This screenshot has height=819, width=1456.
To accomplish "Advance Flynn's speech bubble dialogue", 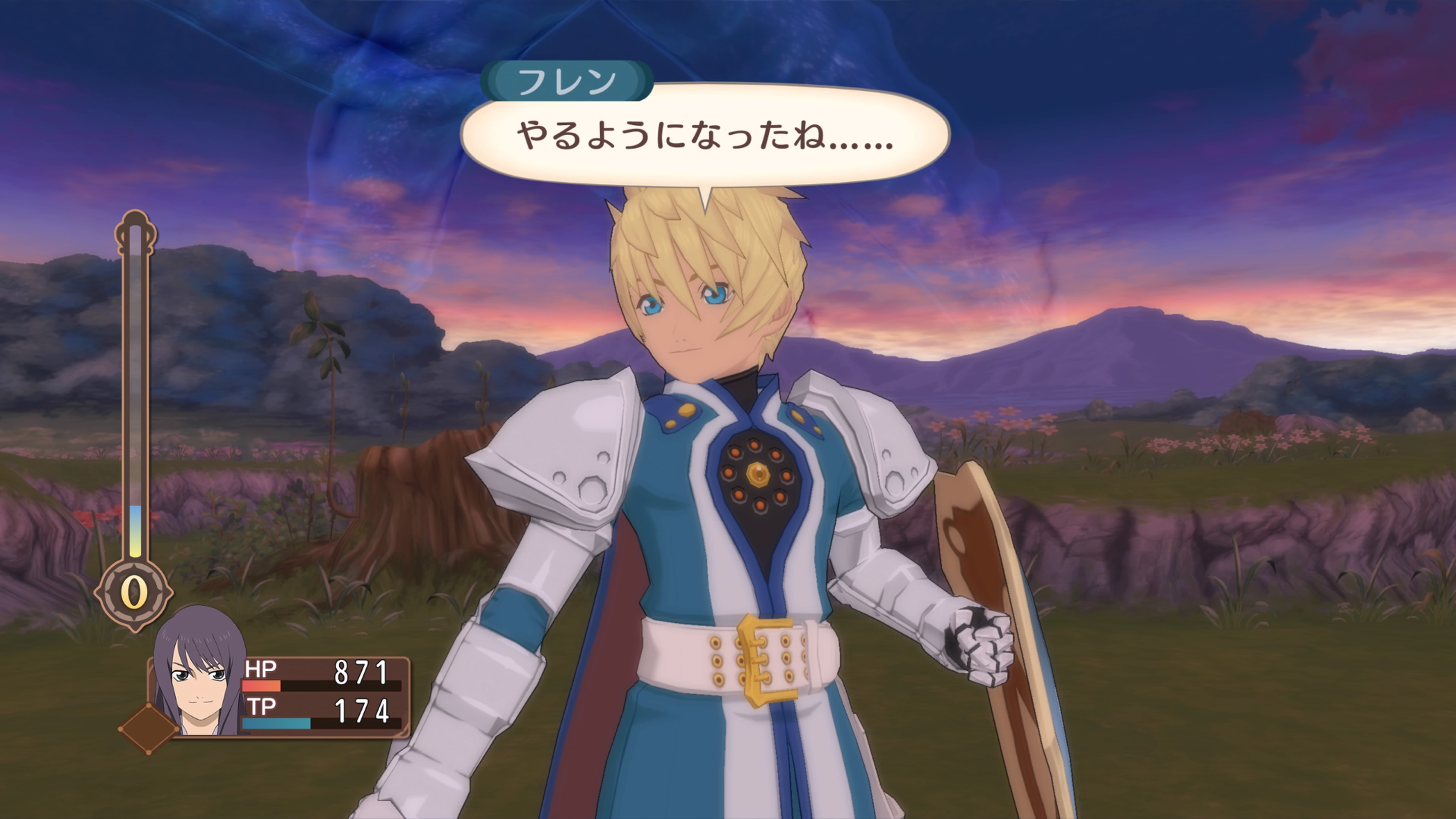I will 704,136.
